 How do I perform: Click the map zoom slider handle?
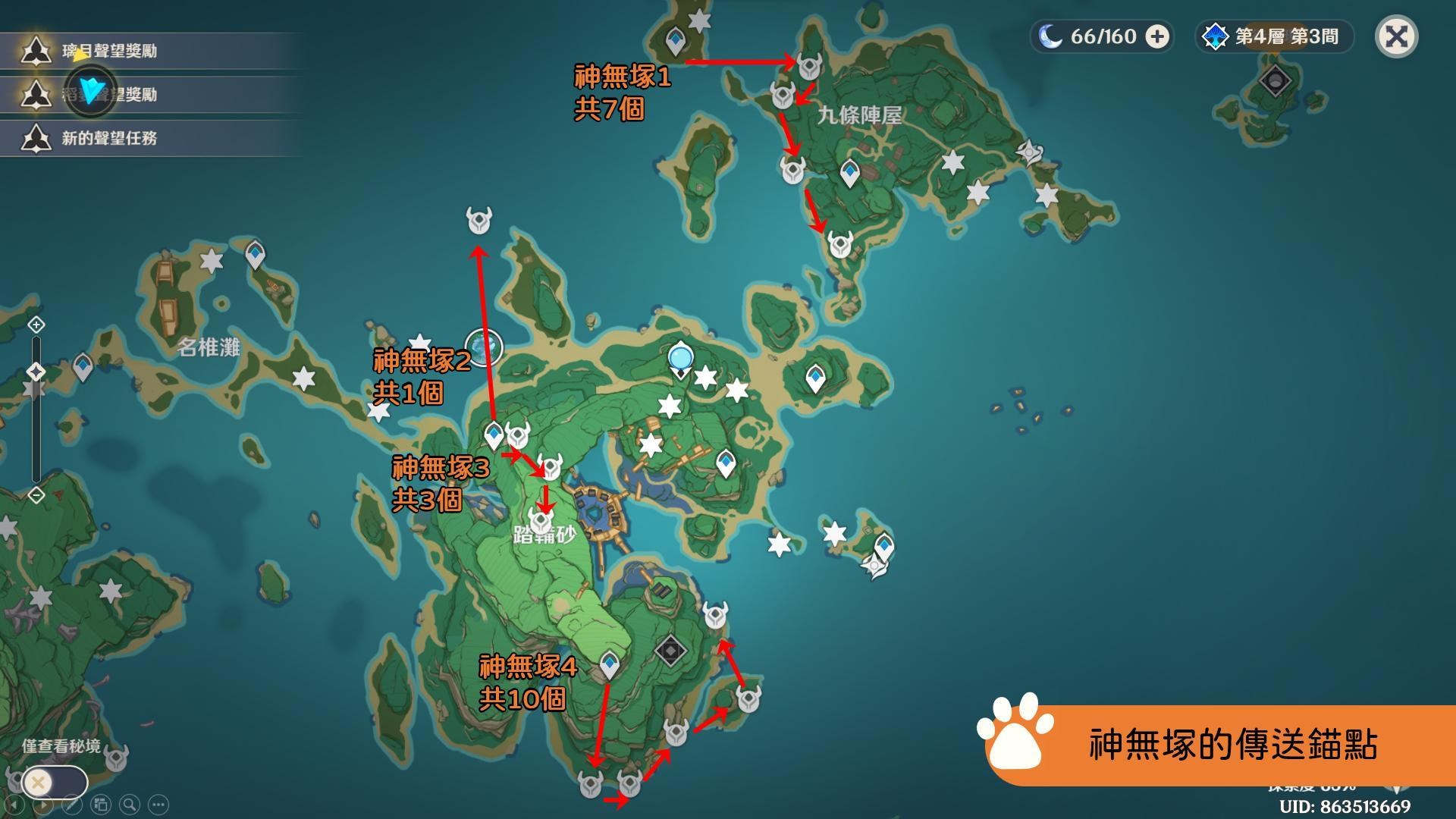click(36, 372)
